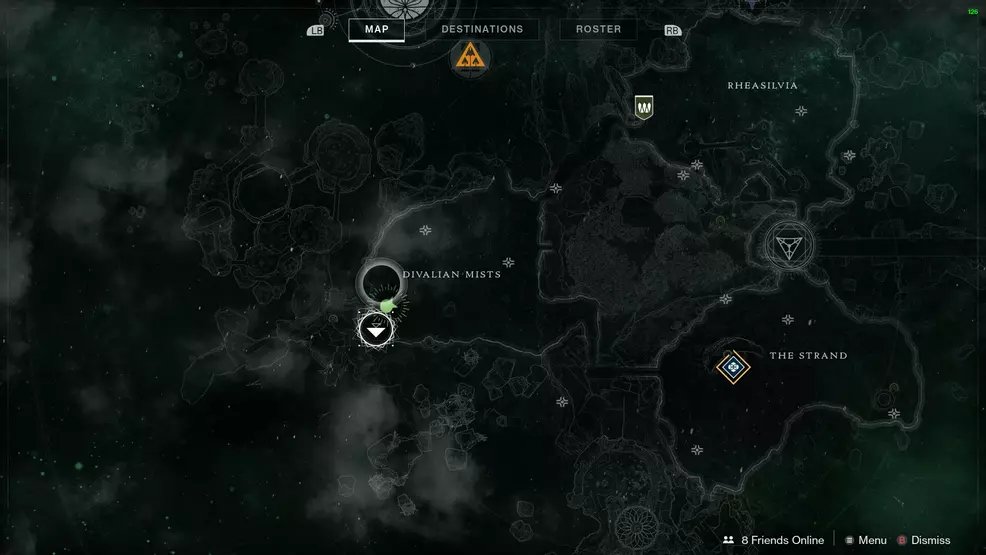Viewport: 986px width, 555px height.
Task: Select the blue diamond marker near The Strand
Action: point(733,367)
